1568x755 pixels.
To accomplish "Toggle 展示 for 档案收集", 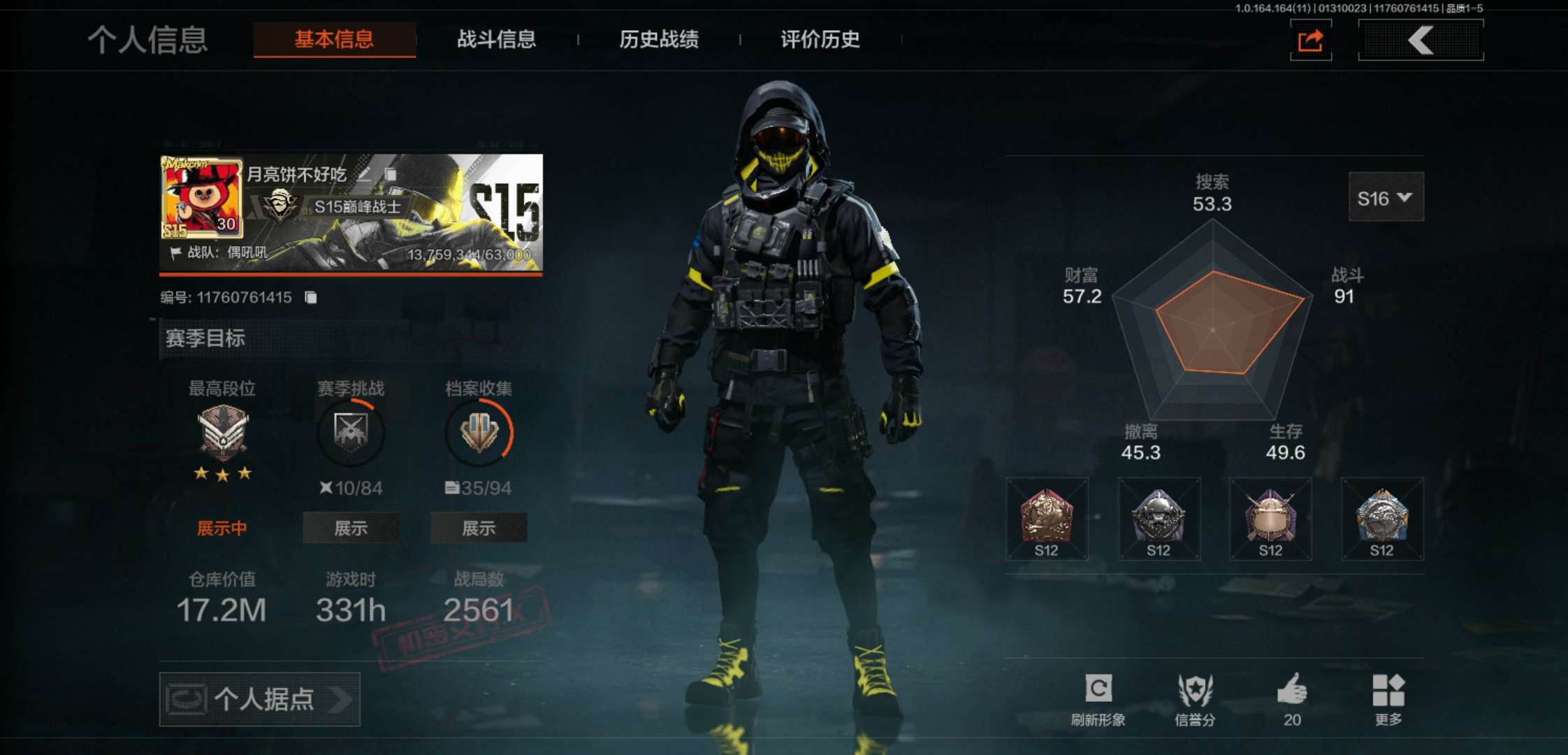I will coord(479,528).
